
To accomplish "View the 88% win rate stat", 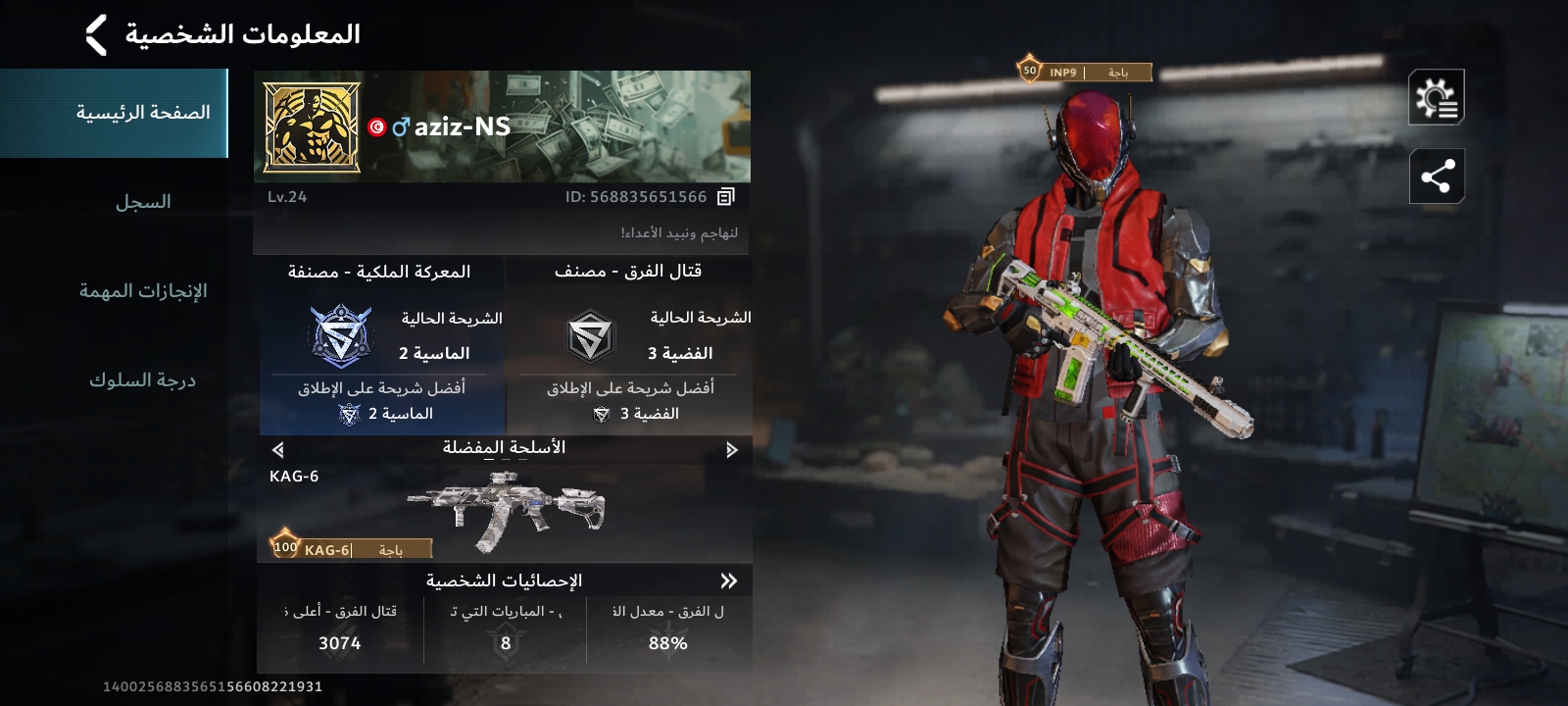I will (668, 630).
